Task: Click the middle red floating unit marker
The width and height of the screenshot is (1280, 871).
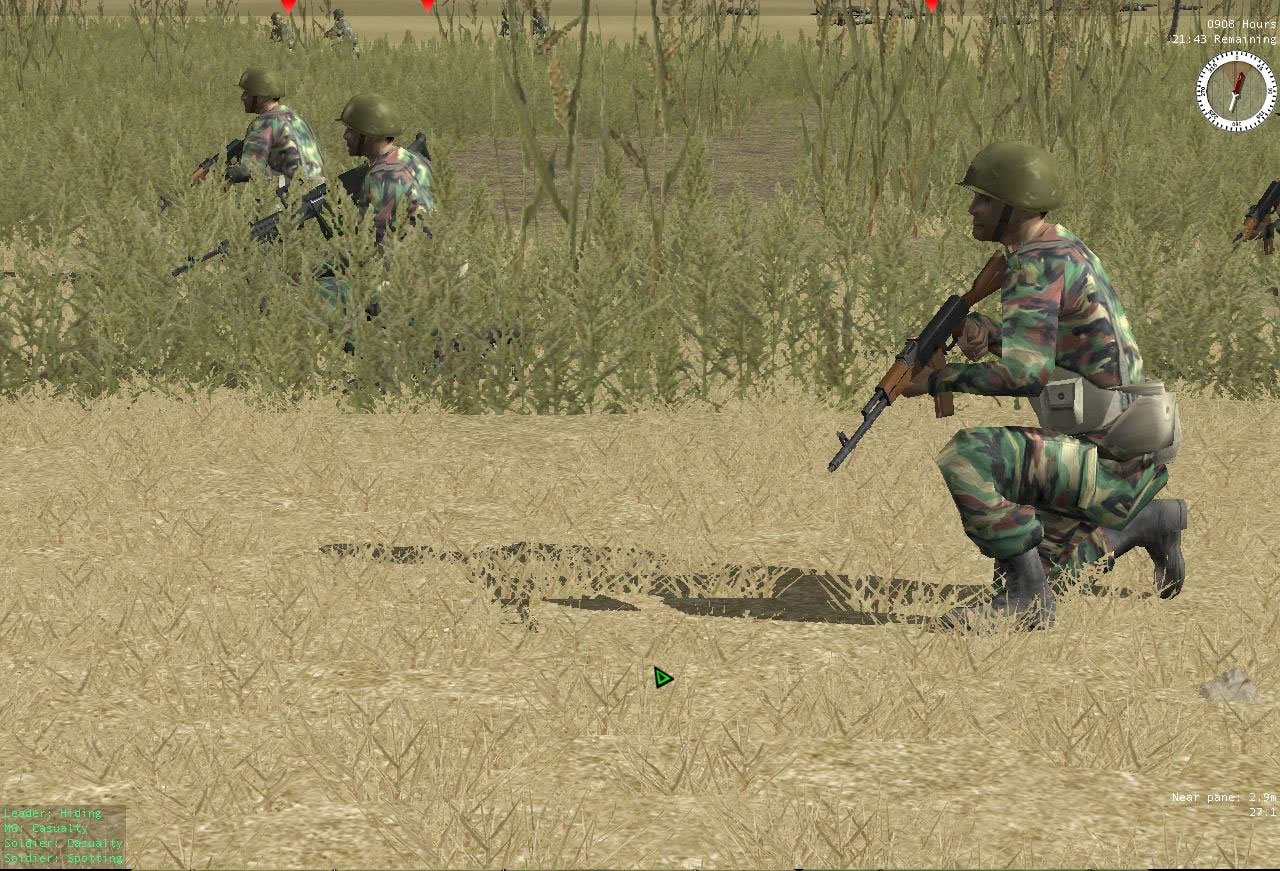Action: 427,6
